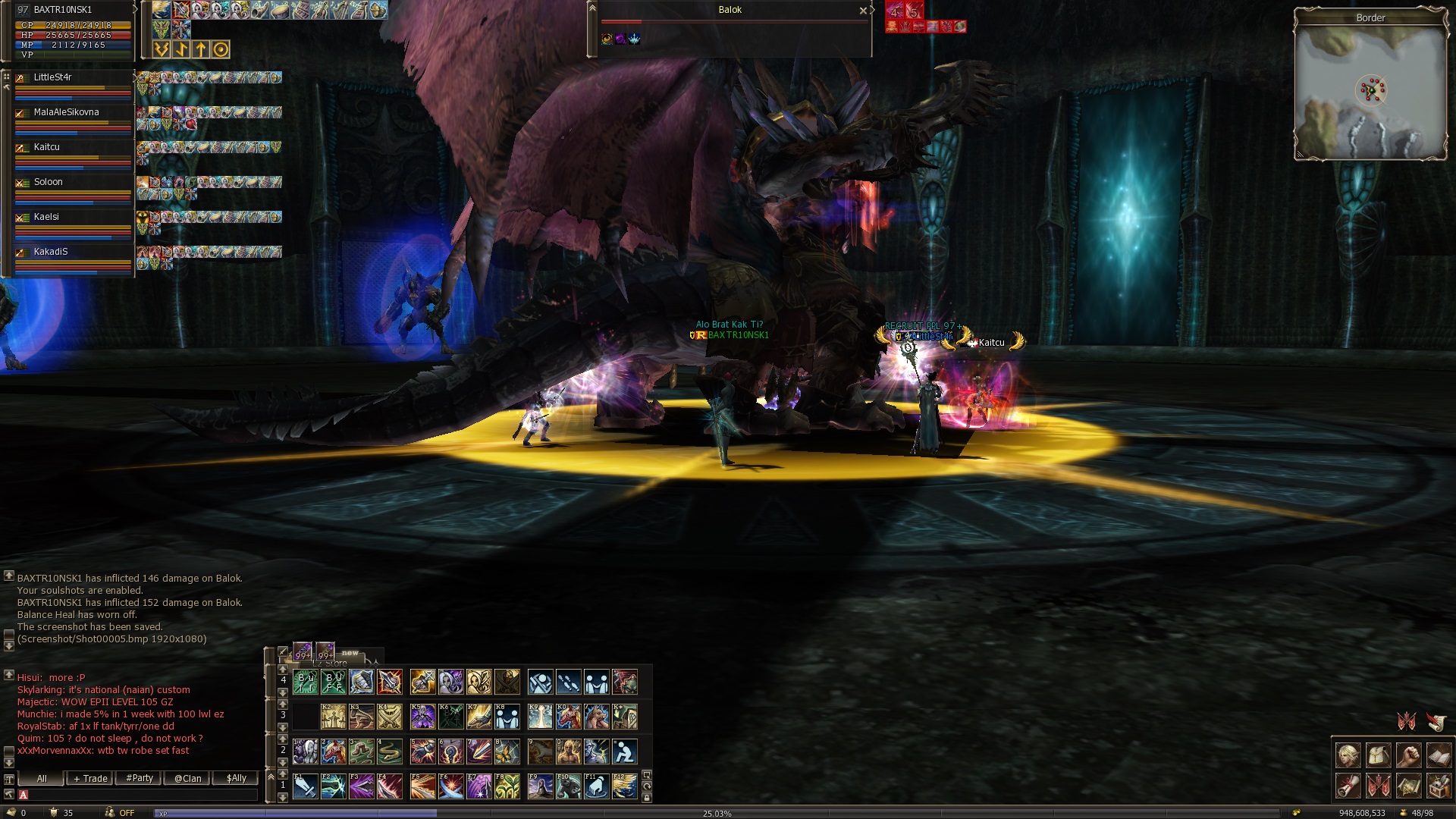Open the map scroll menu icon
The width and height of the screenshot is (1456, 819).
tap(1408, 786)
